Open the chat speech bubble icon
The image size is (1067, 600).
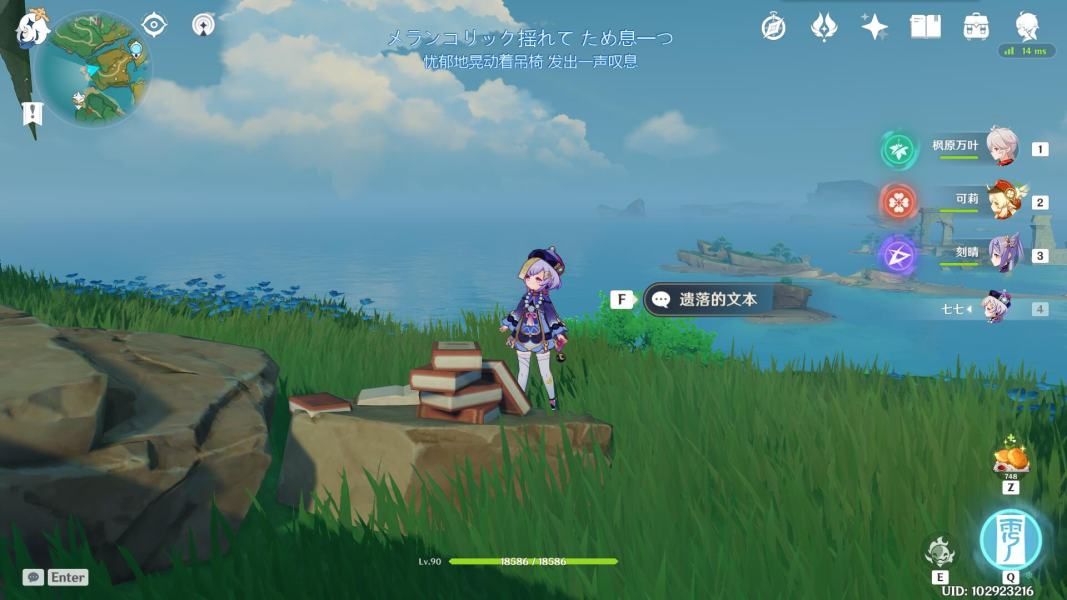pos(34,577)
